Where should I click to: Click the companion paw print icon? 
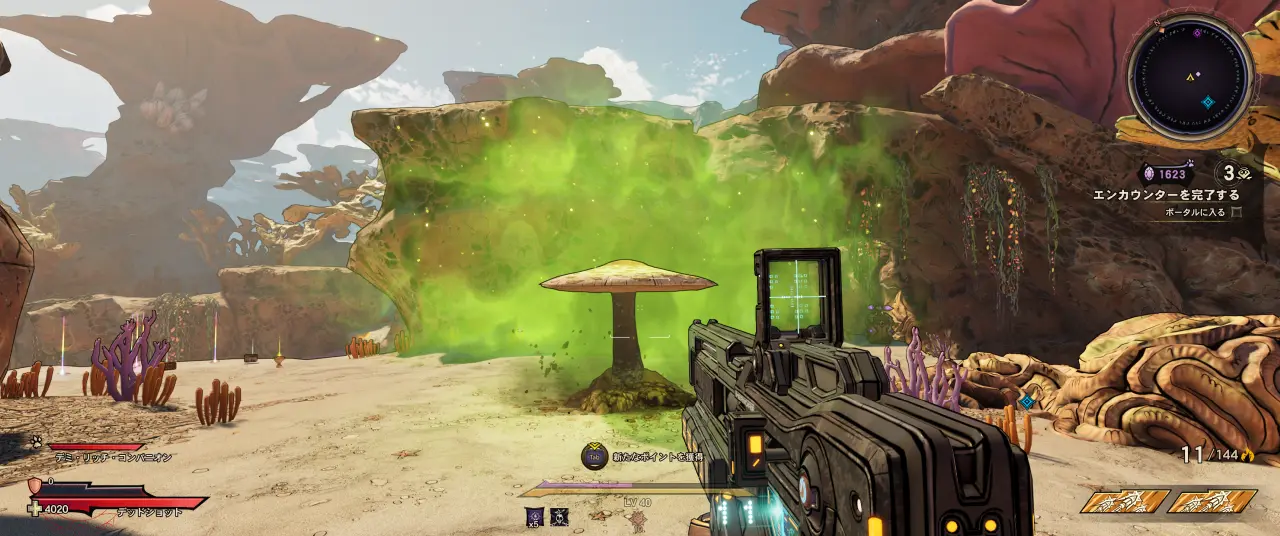[x=34, y=441]
